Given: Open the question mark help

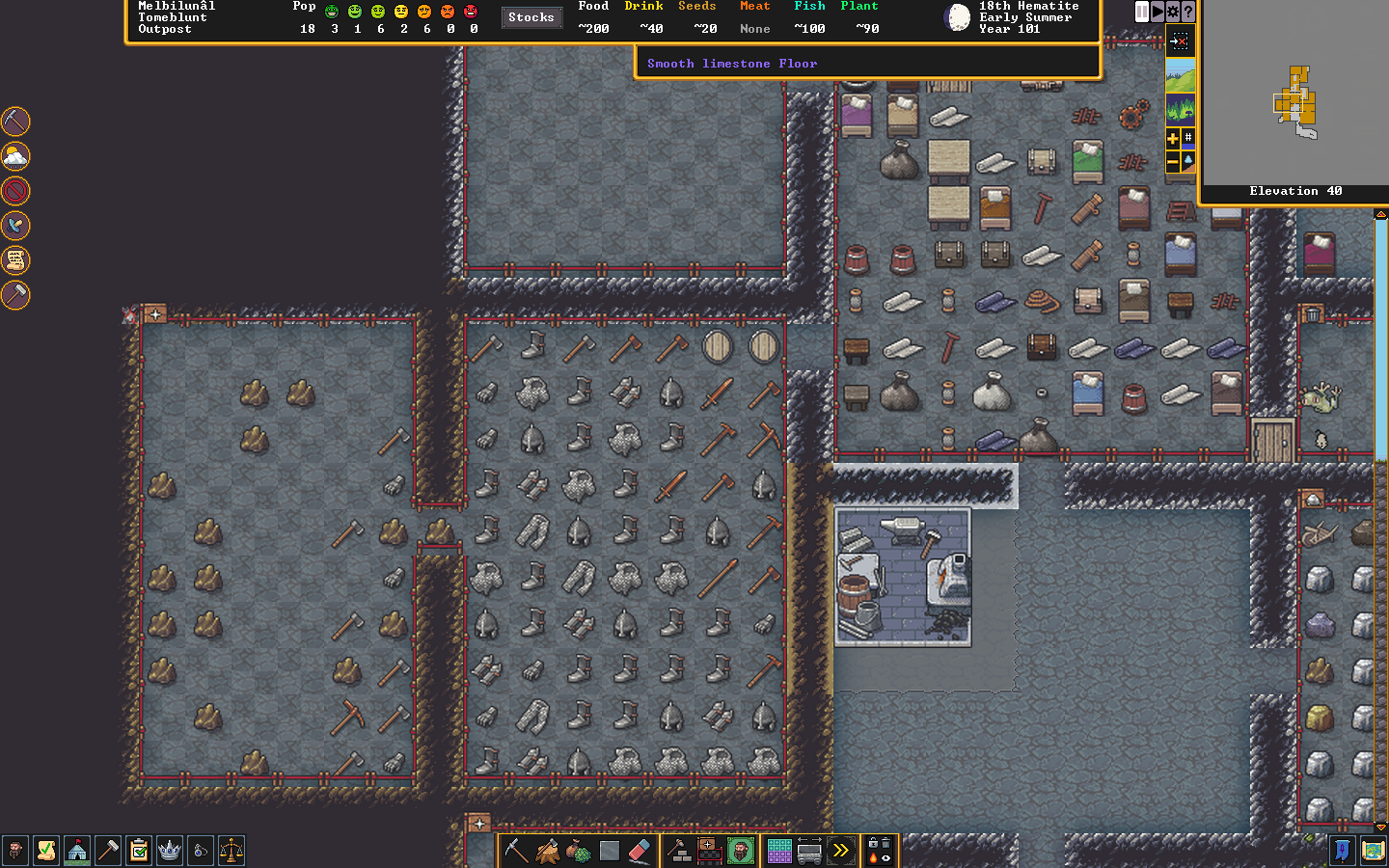Looking at the screenshot, I should point(1188,12).
